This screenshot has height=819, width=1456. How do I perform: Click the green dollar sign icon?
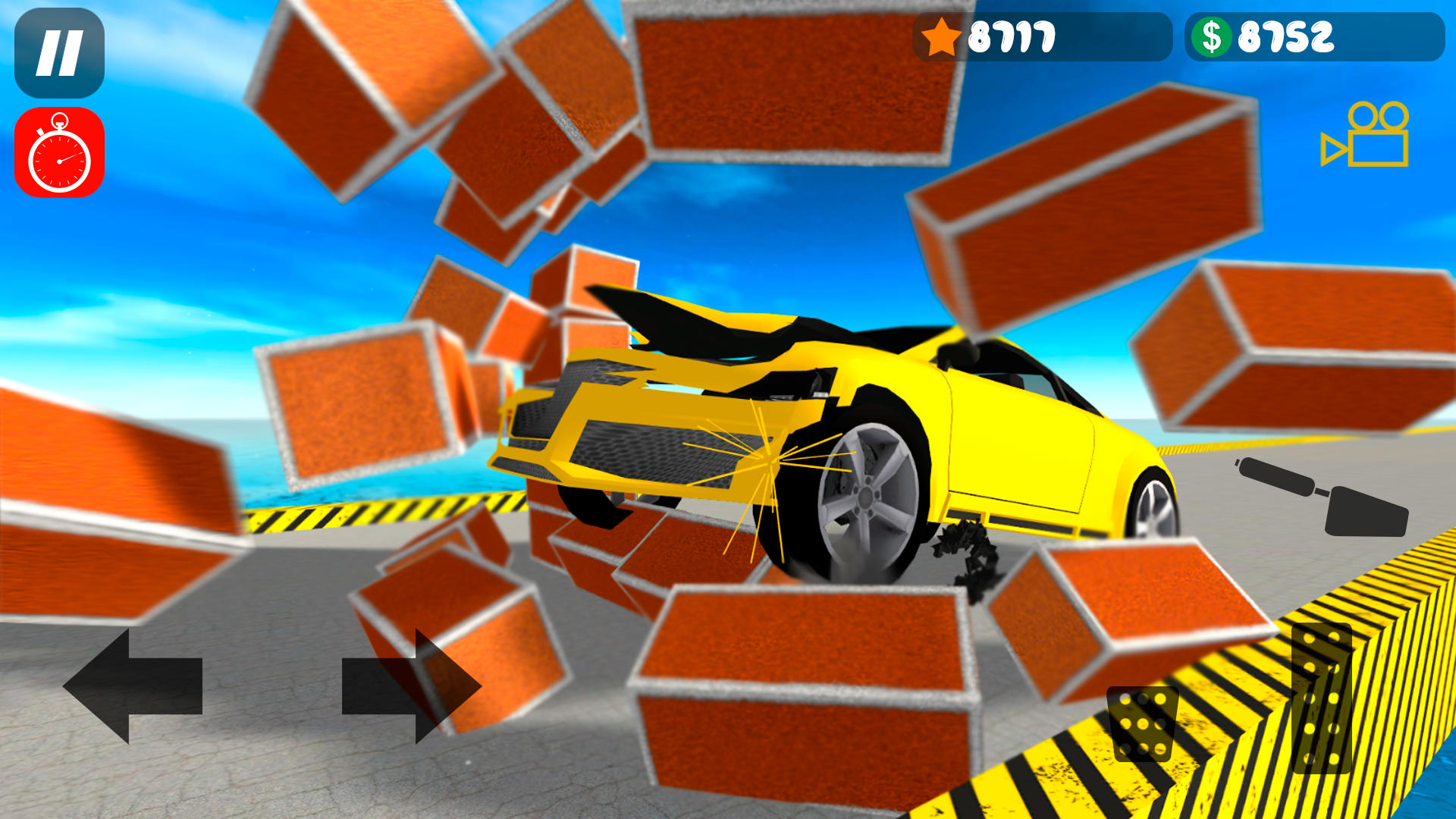(1213, 36)
